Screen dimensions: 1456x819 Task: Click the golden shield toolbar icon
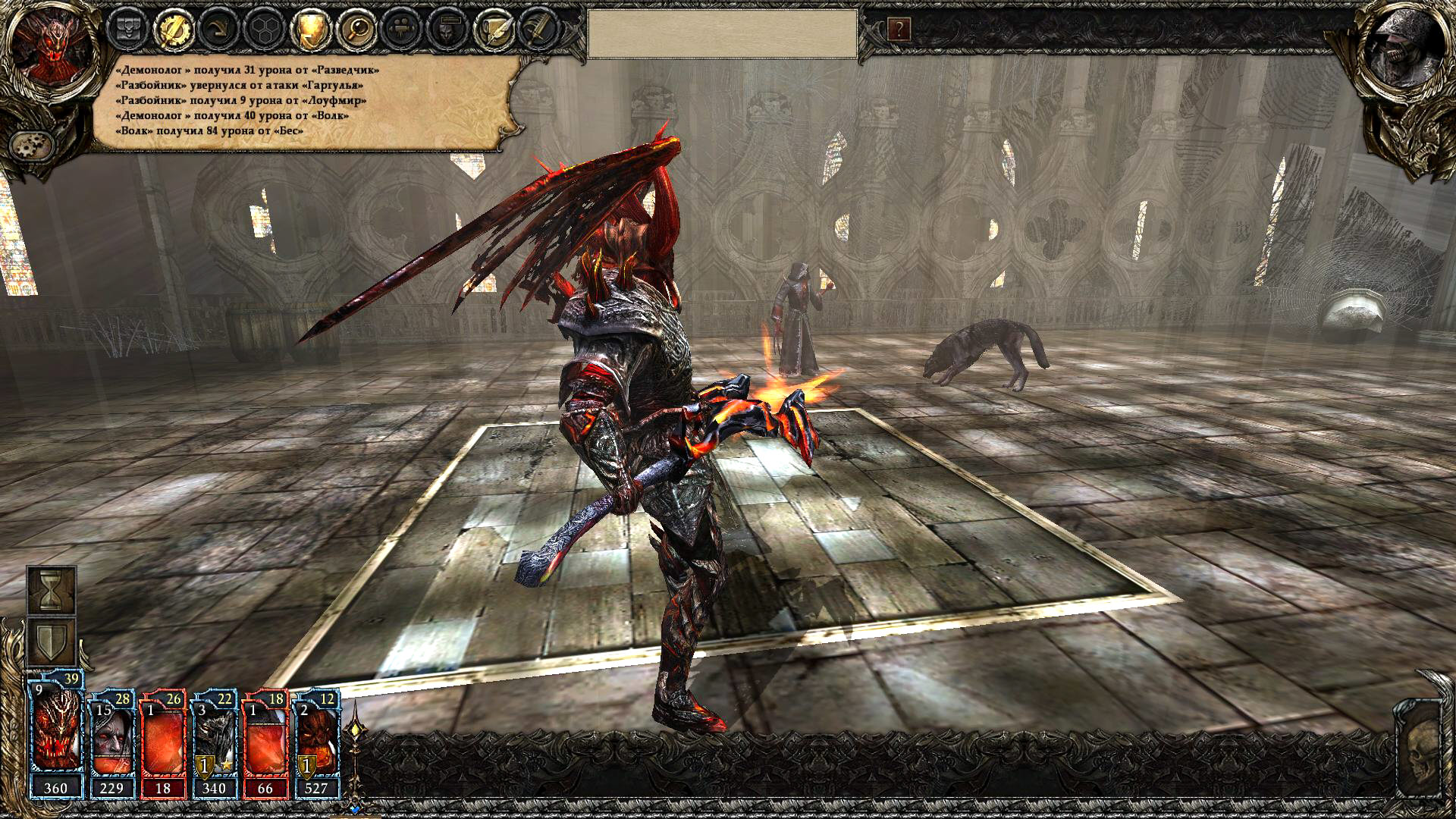pyautogui.click(x=309, y=30)
